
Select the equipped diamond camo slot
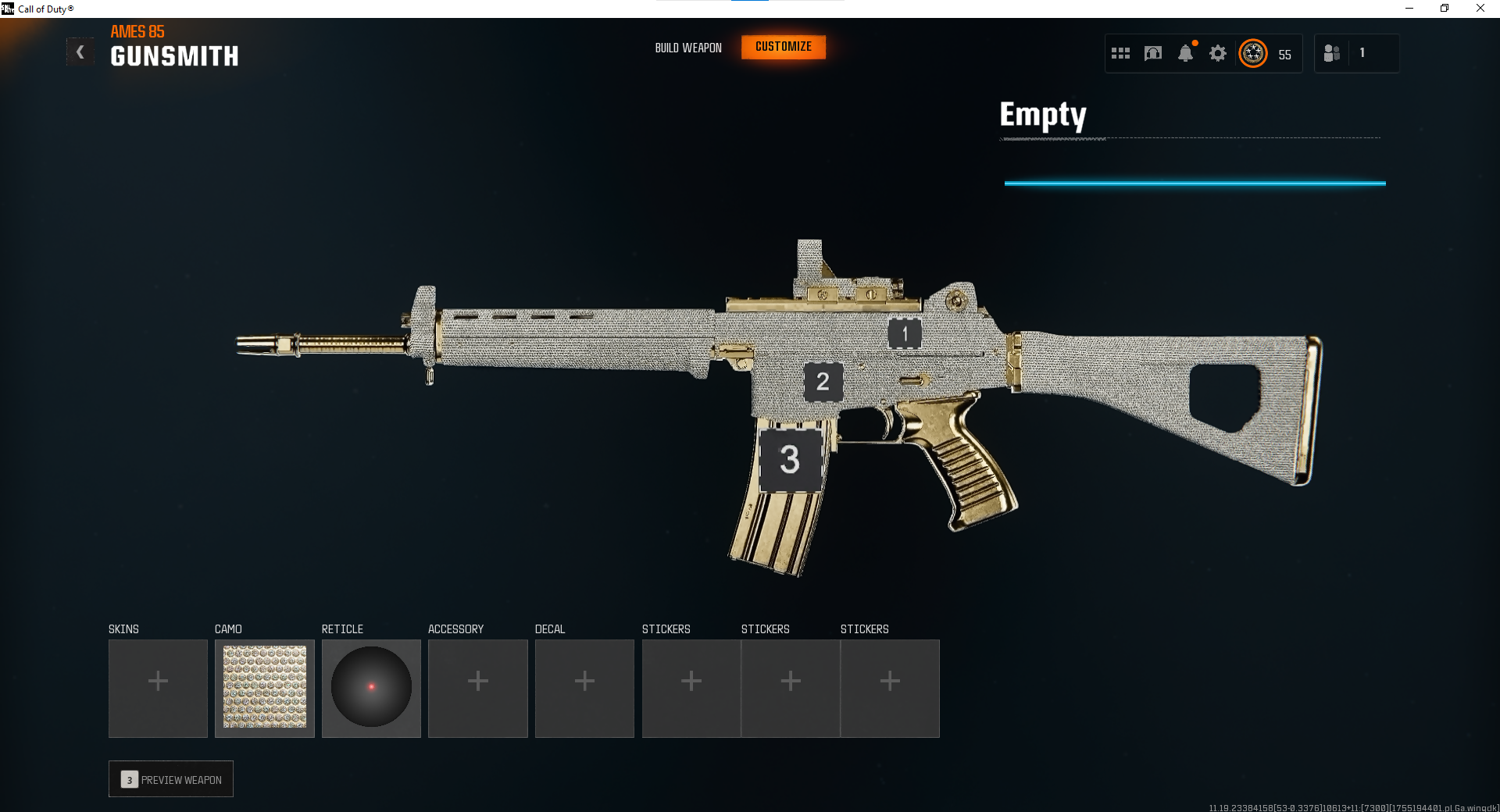[265, 688]
